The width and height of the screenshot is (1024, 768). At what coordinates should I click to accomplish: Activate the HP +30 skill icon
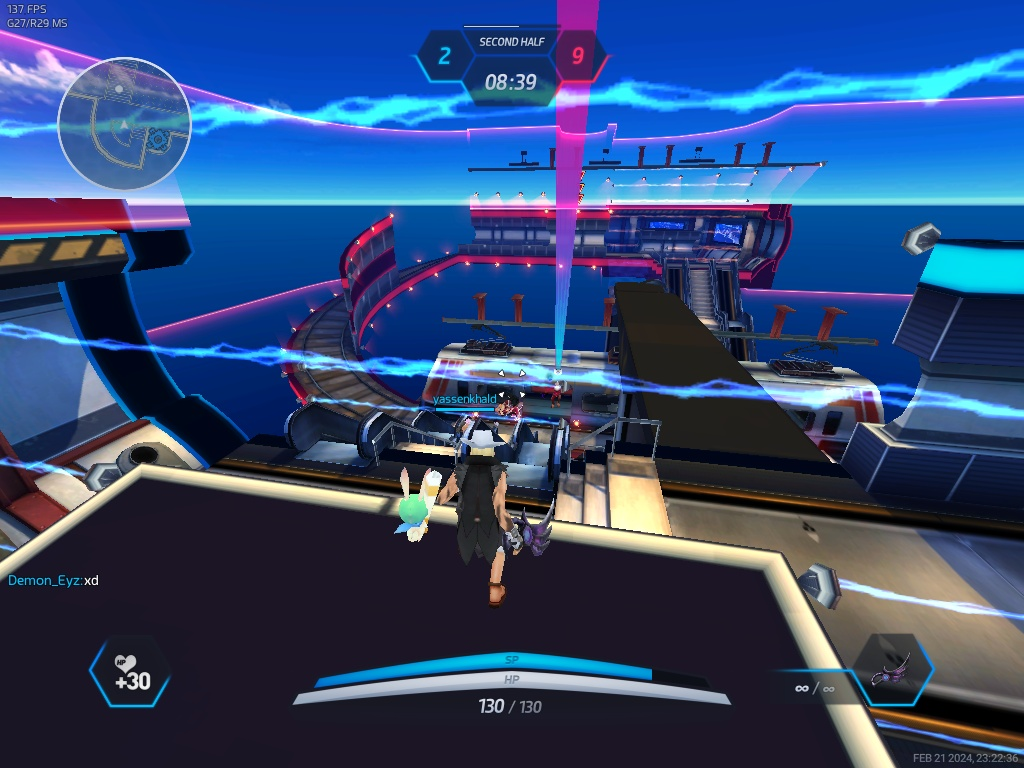[x=131, y=672]
